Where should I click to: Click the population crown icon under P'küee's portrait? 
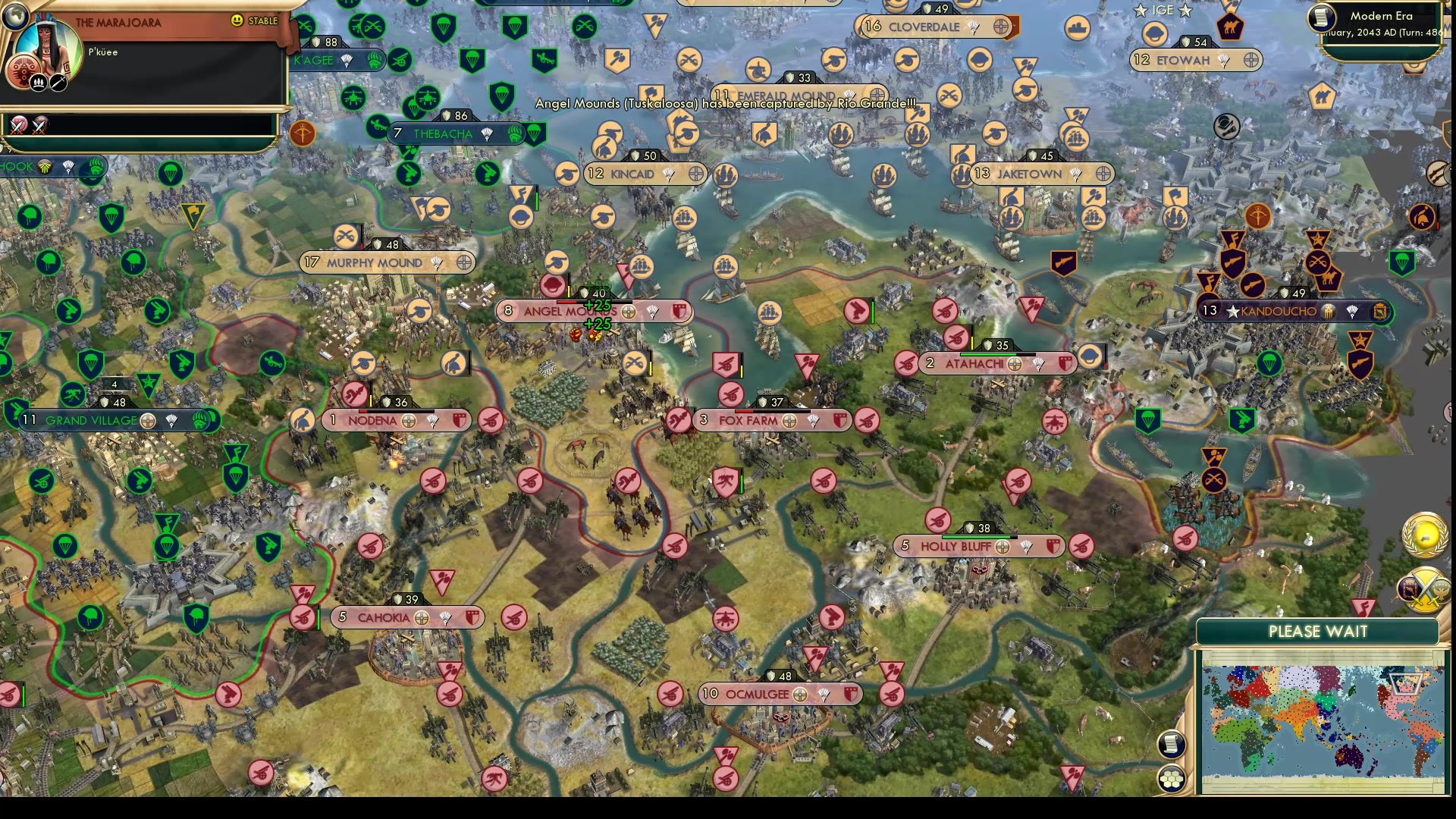[39, 83]
